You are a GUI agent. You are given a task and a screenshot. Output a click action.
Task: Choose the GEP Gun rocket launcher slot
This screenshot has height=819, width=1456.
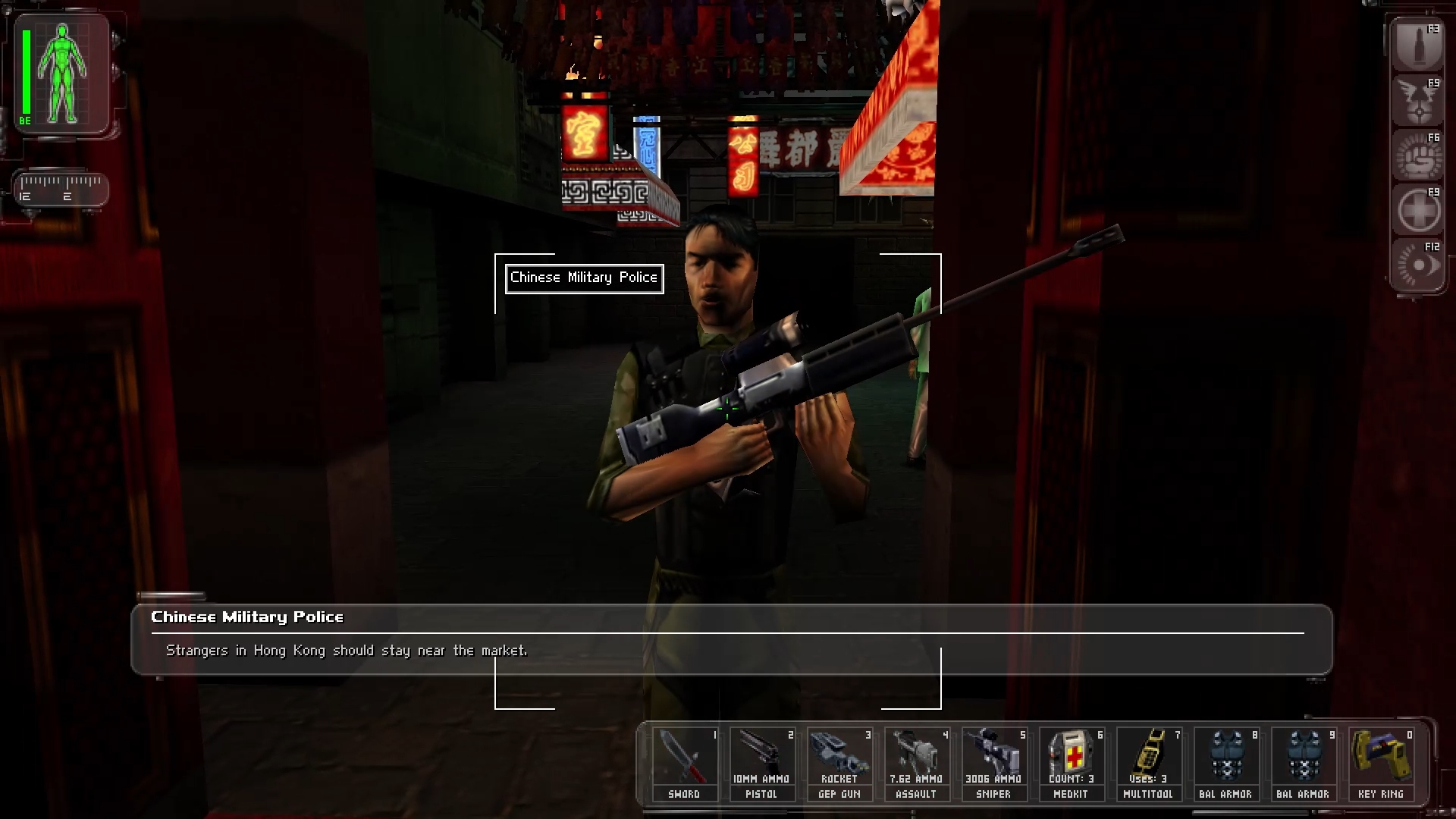[839, 764]
